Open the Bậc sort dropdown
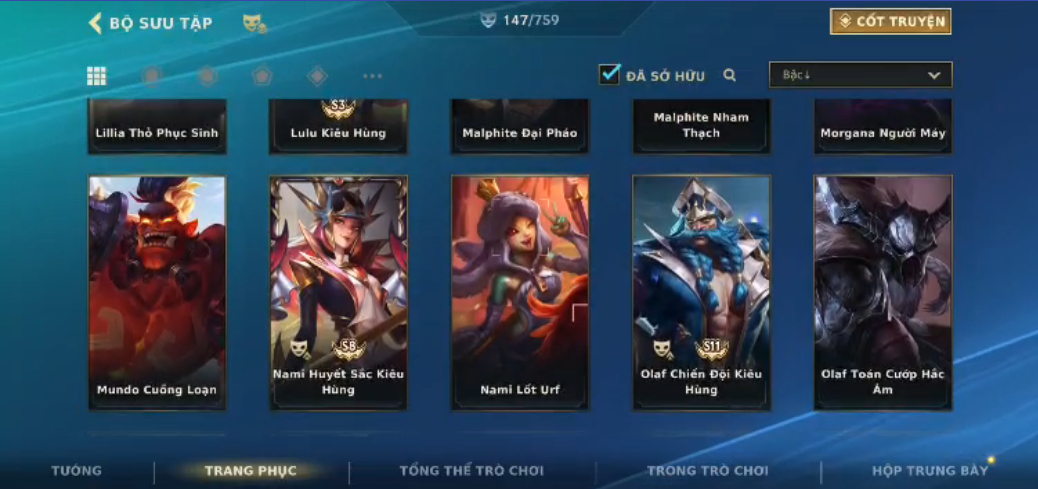The image size is (1038, 489). [x=860, y=75]
